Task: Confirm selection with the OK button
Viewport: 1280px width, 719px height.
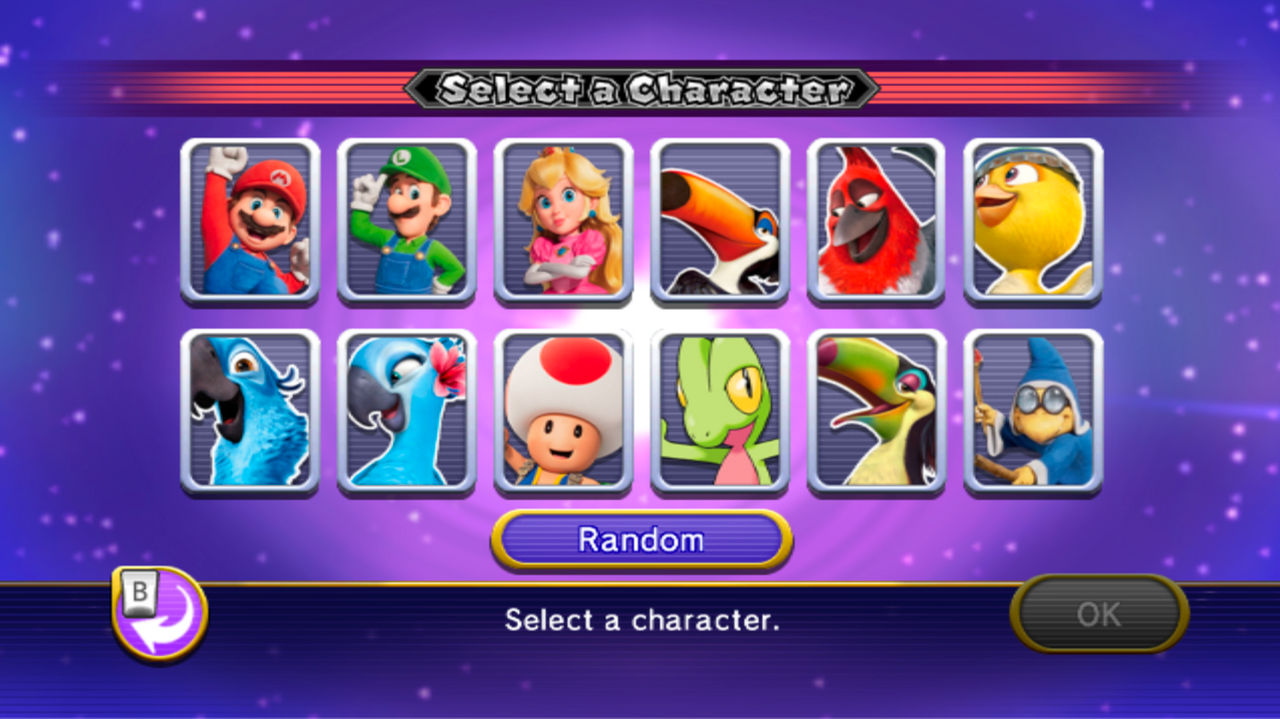Action: 1099,614
